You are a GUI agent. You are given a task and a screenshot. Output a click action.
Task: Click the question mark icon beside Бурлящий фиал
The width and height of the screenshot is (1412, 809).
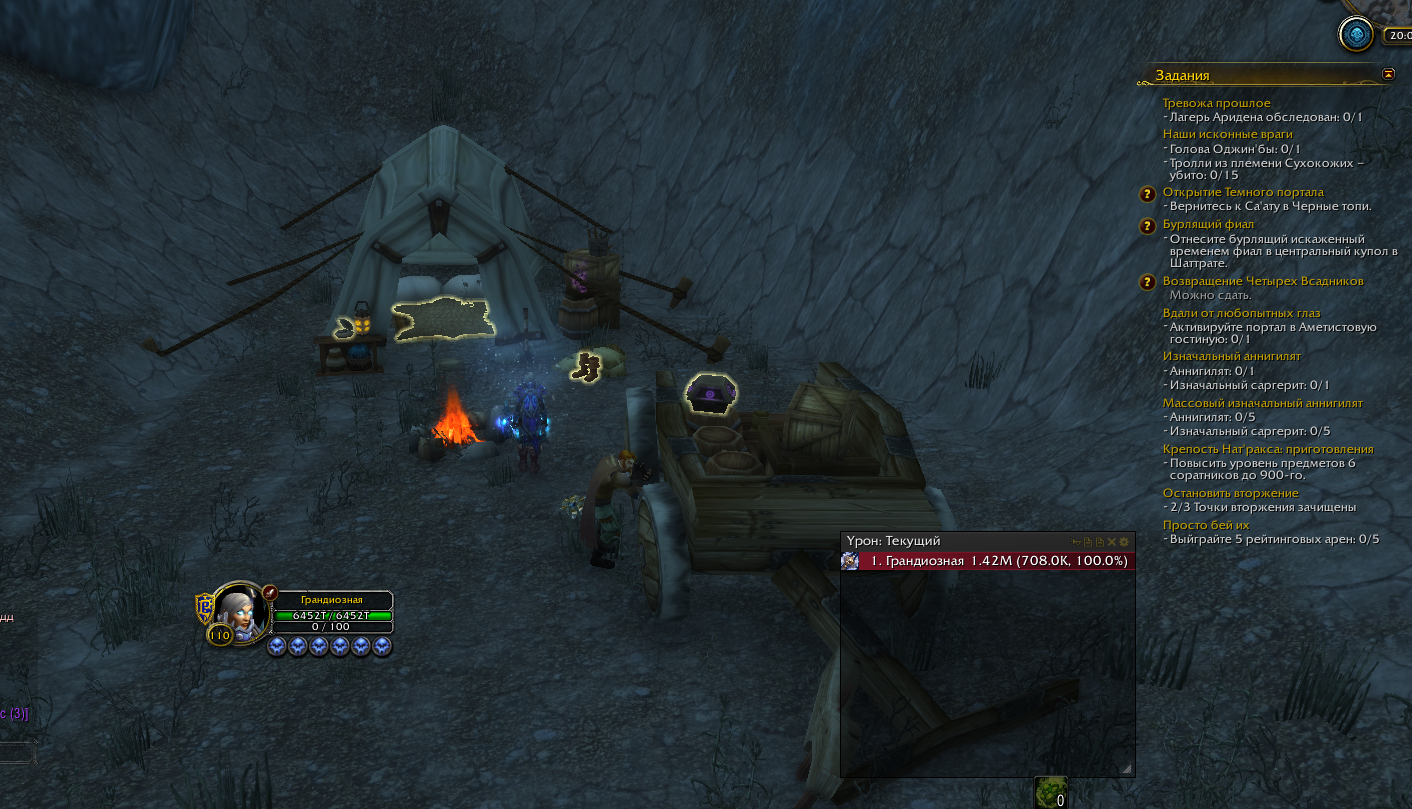(1149, 226)
